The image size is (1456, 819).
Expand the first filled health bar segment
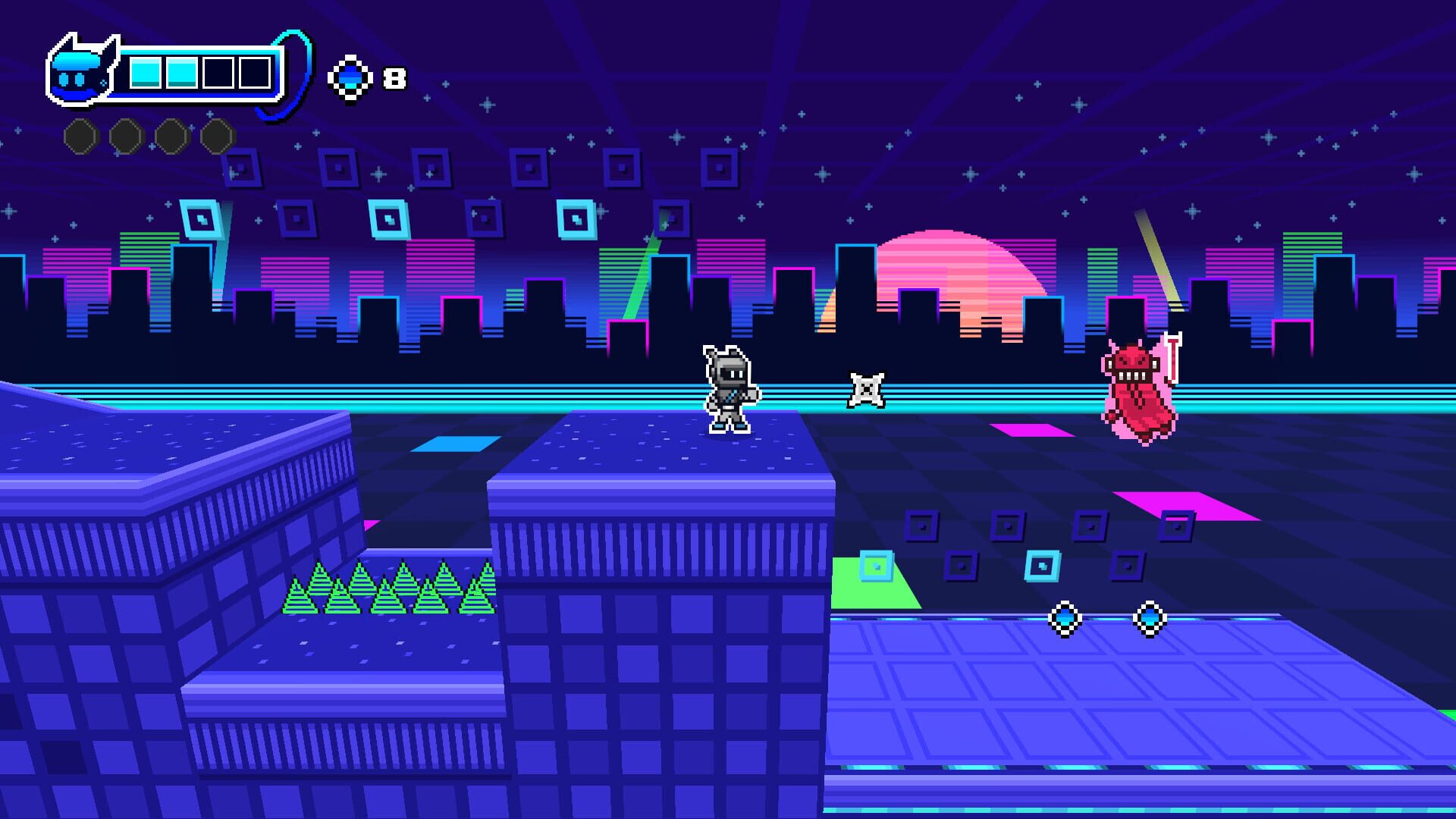[x=144, y=74]
